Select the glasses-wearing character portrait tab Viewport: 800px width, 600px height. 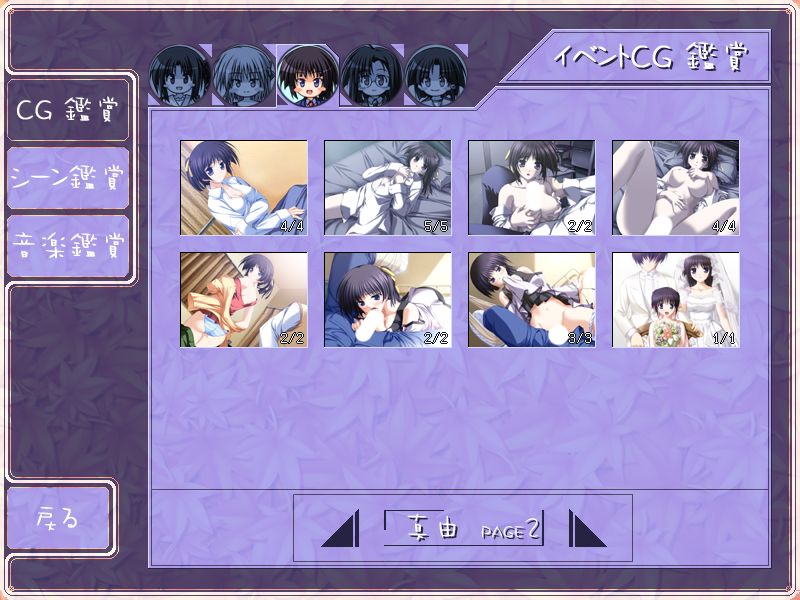[372, 76]
